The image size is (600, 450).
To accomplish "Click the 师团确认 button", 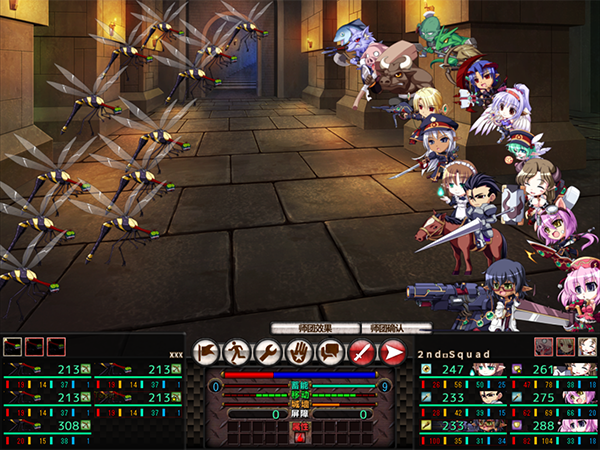I will click(390, 327).
